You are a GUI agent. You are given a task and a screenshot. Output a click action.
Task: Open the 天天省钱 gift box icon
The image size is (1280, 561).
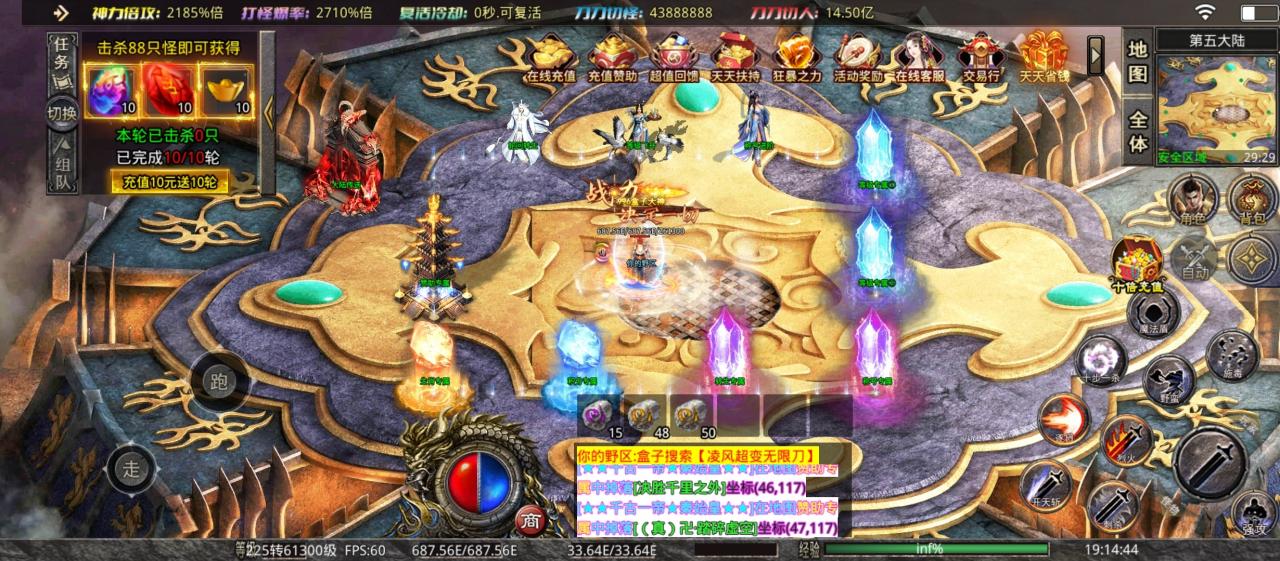pyautogui.click(x=1044, y=56)
